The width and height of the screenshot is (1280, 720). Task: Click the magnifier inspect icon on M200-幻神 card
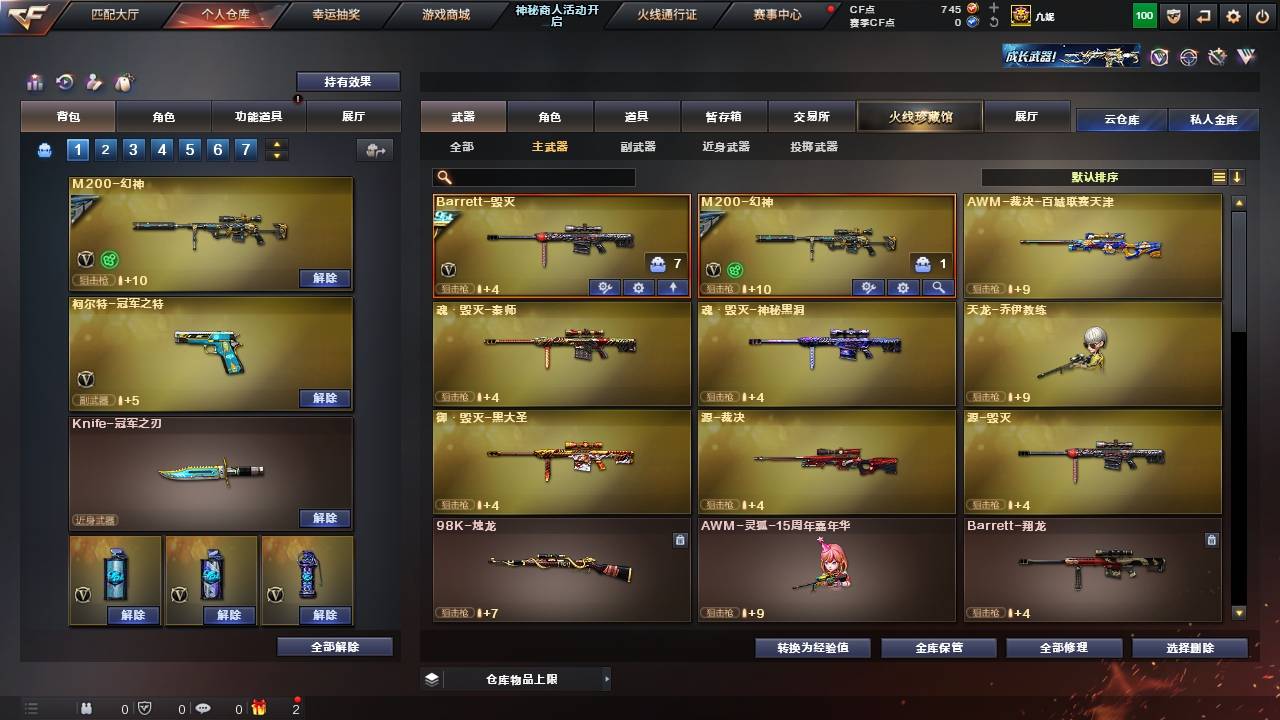pos(936,287)
